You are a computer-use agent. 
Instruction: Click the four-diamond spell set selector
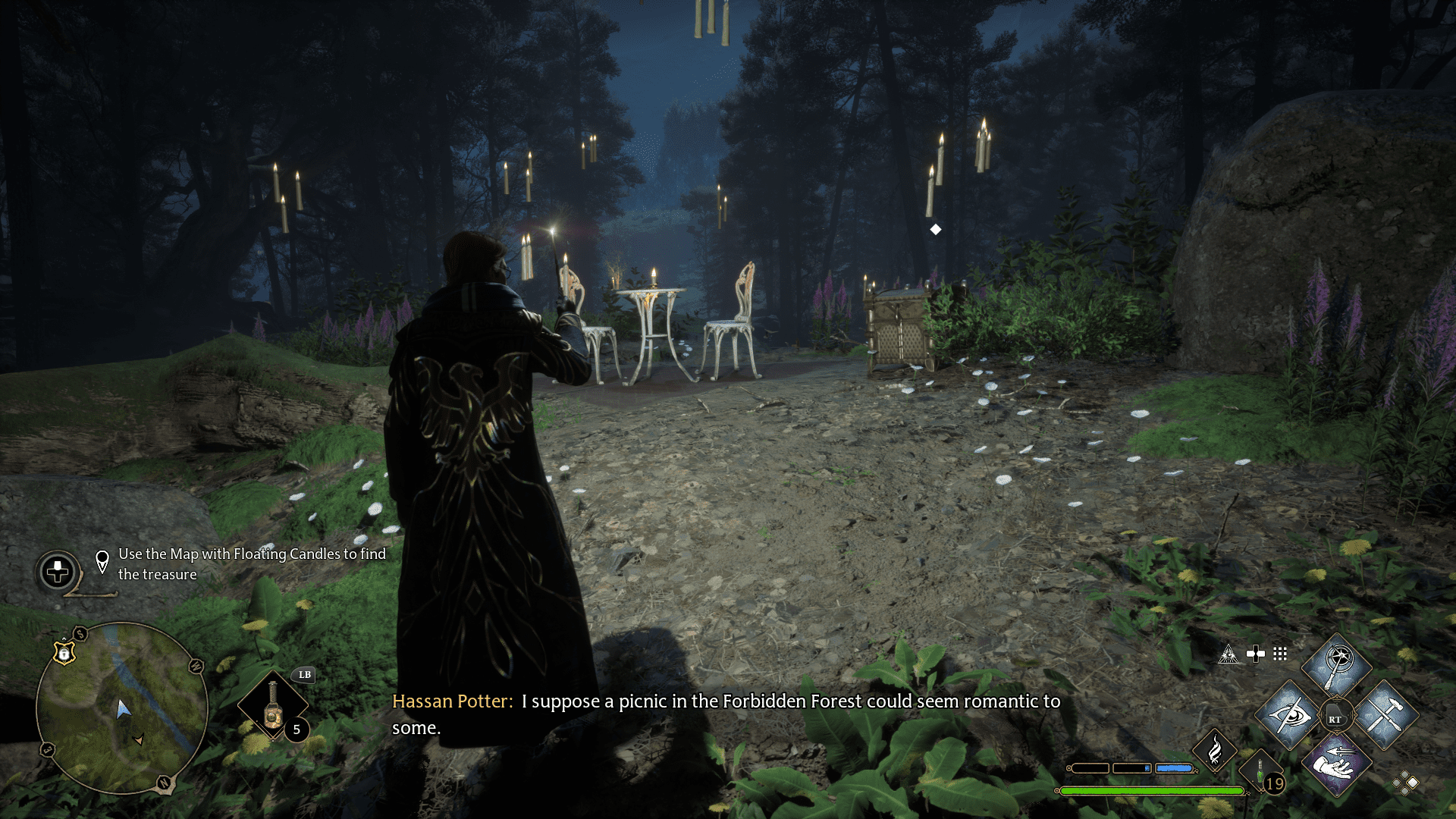1405,783
